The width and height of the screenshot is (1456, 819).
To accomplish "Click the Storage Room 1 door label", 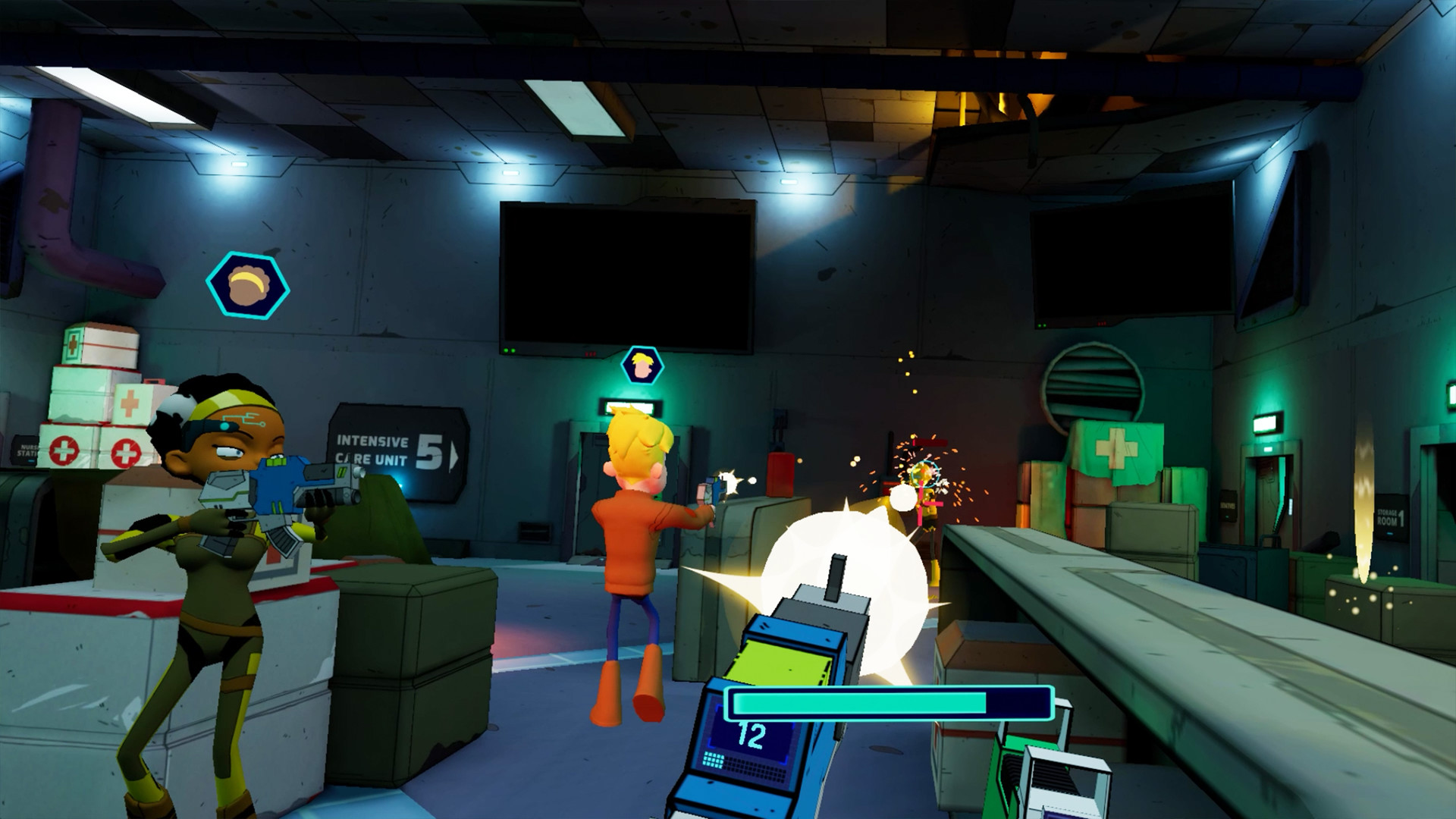I will [x=1392, y=516].
